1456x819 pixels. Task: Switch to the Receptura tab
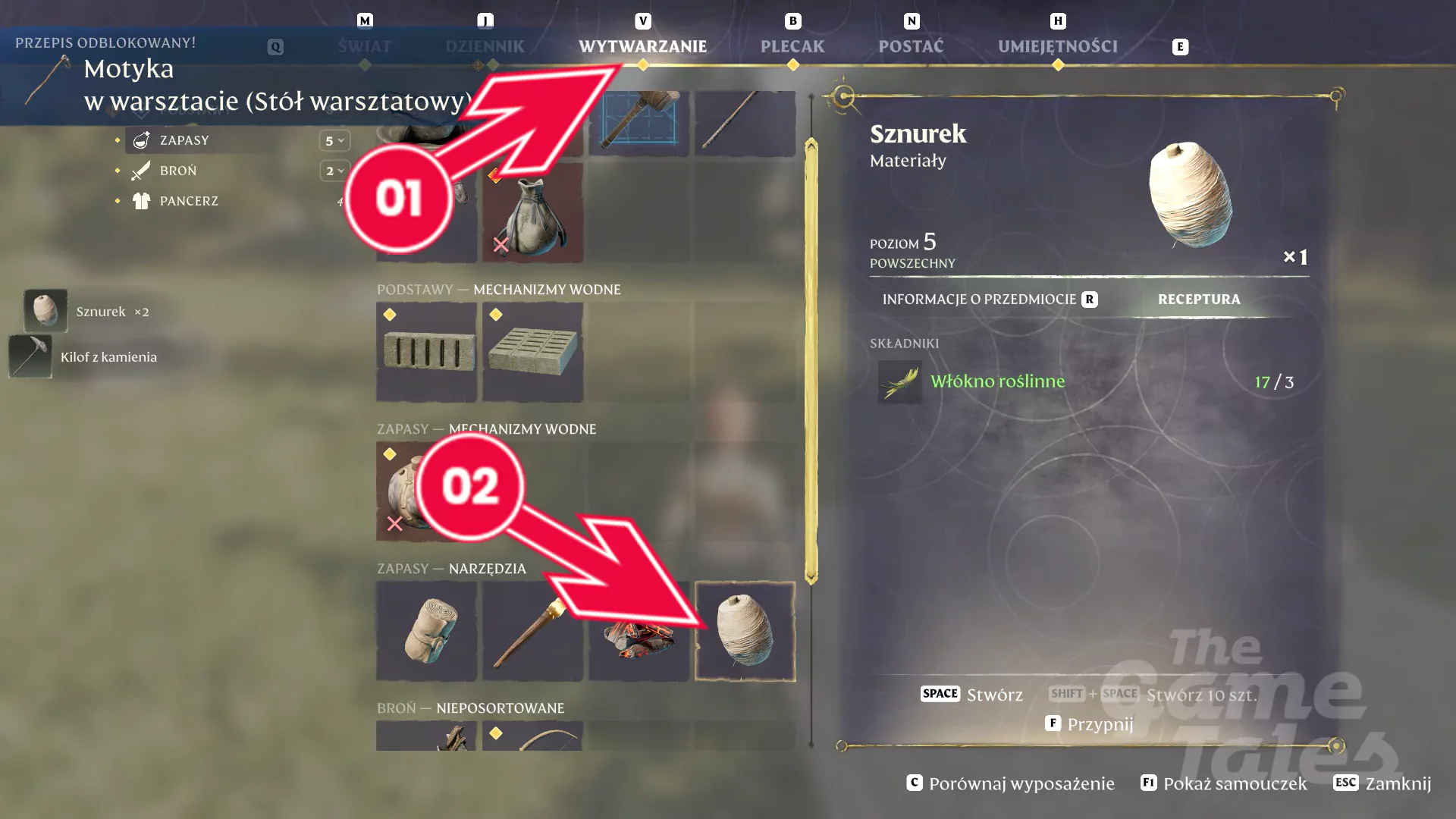(x=1198, y=300)
